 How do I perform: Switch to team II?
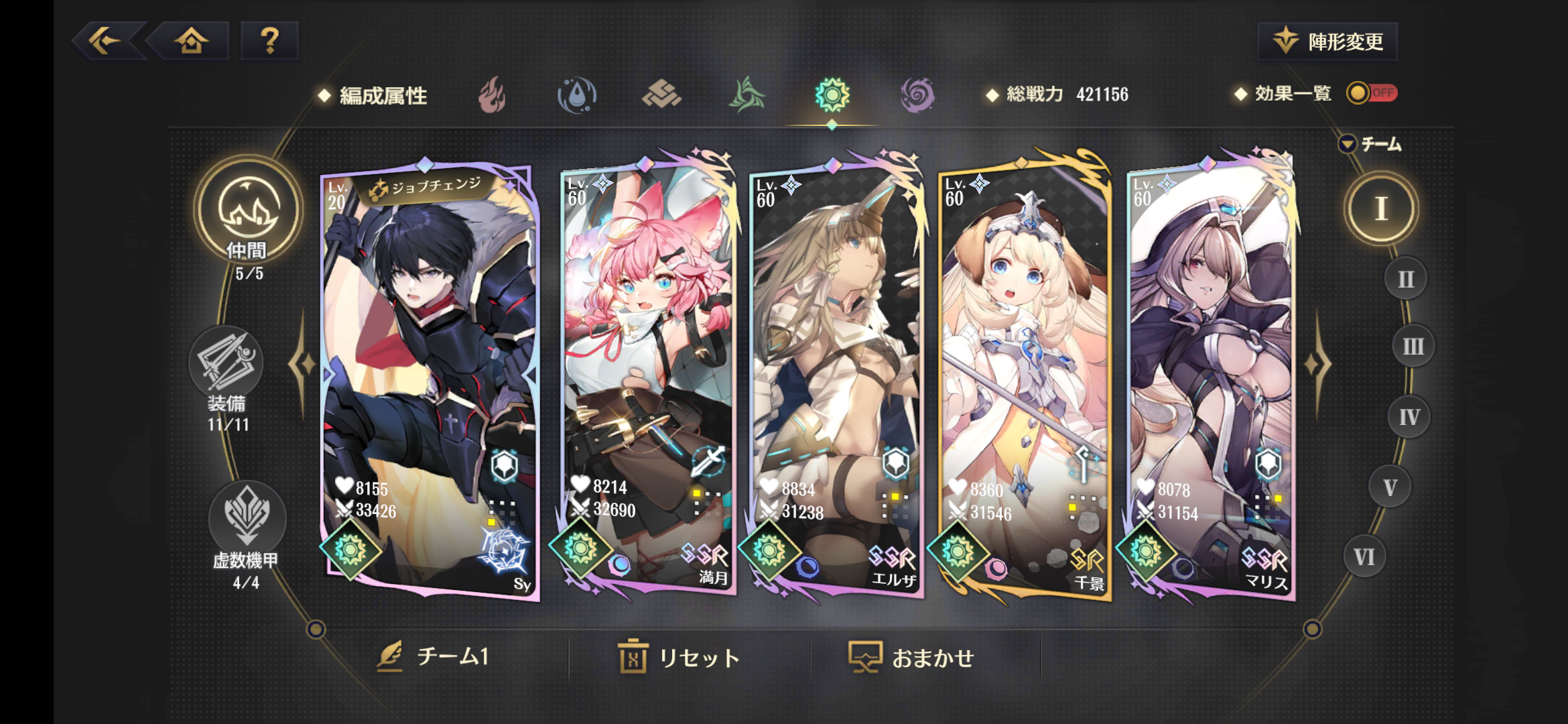coord(1405,279)
